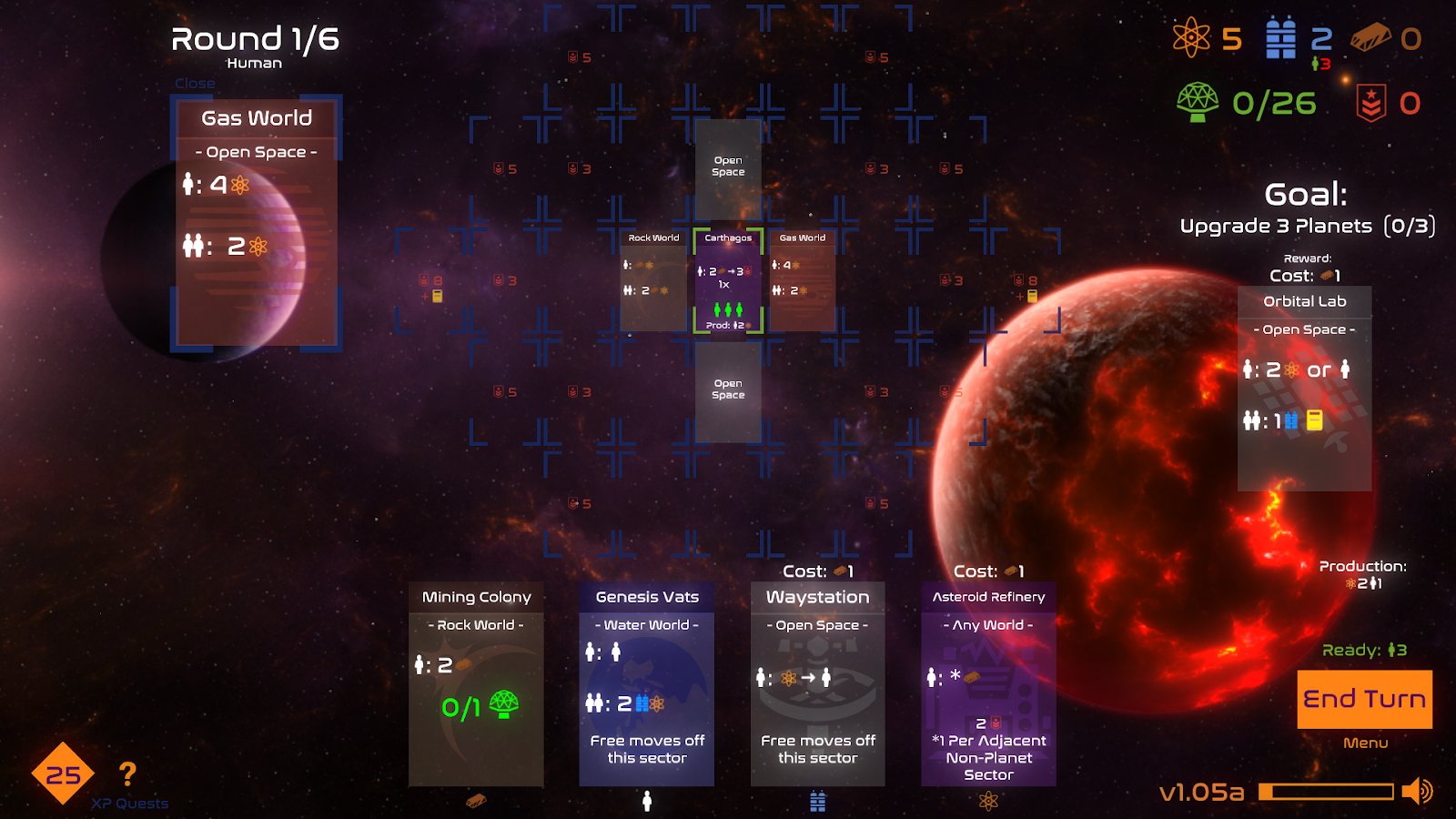Open the Menu link

(1365, 743)
